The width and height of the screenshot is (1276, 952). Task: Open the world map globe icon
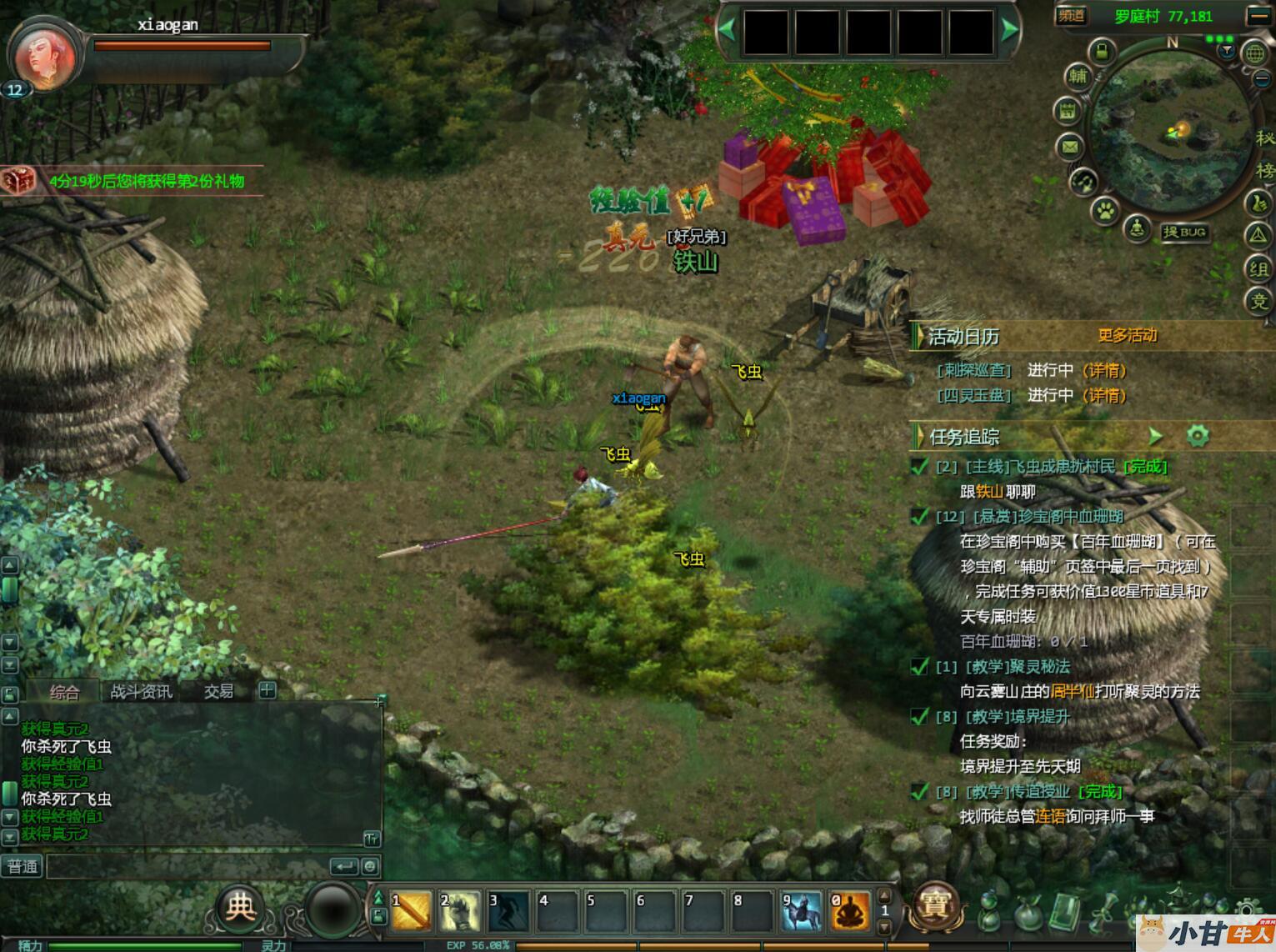1254,53
